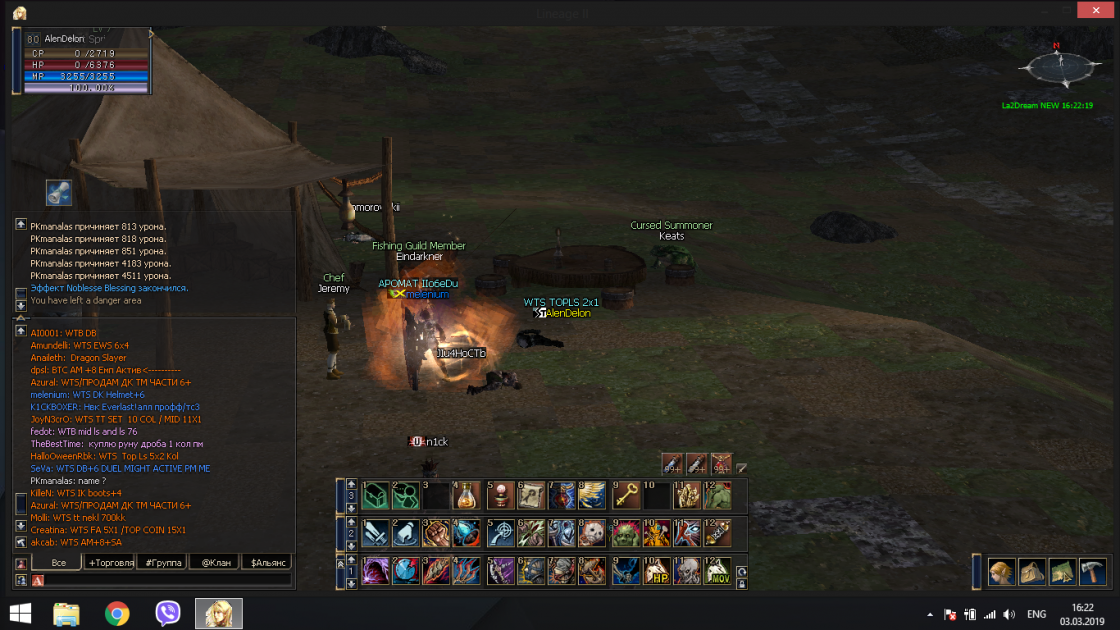Open the inventory bag icon
This screenshot has height=630, width=1120.
coord(1031,572)
